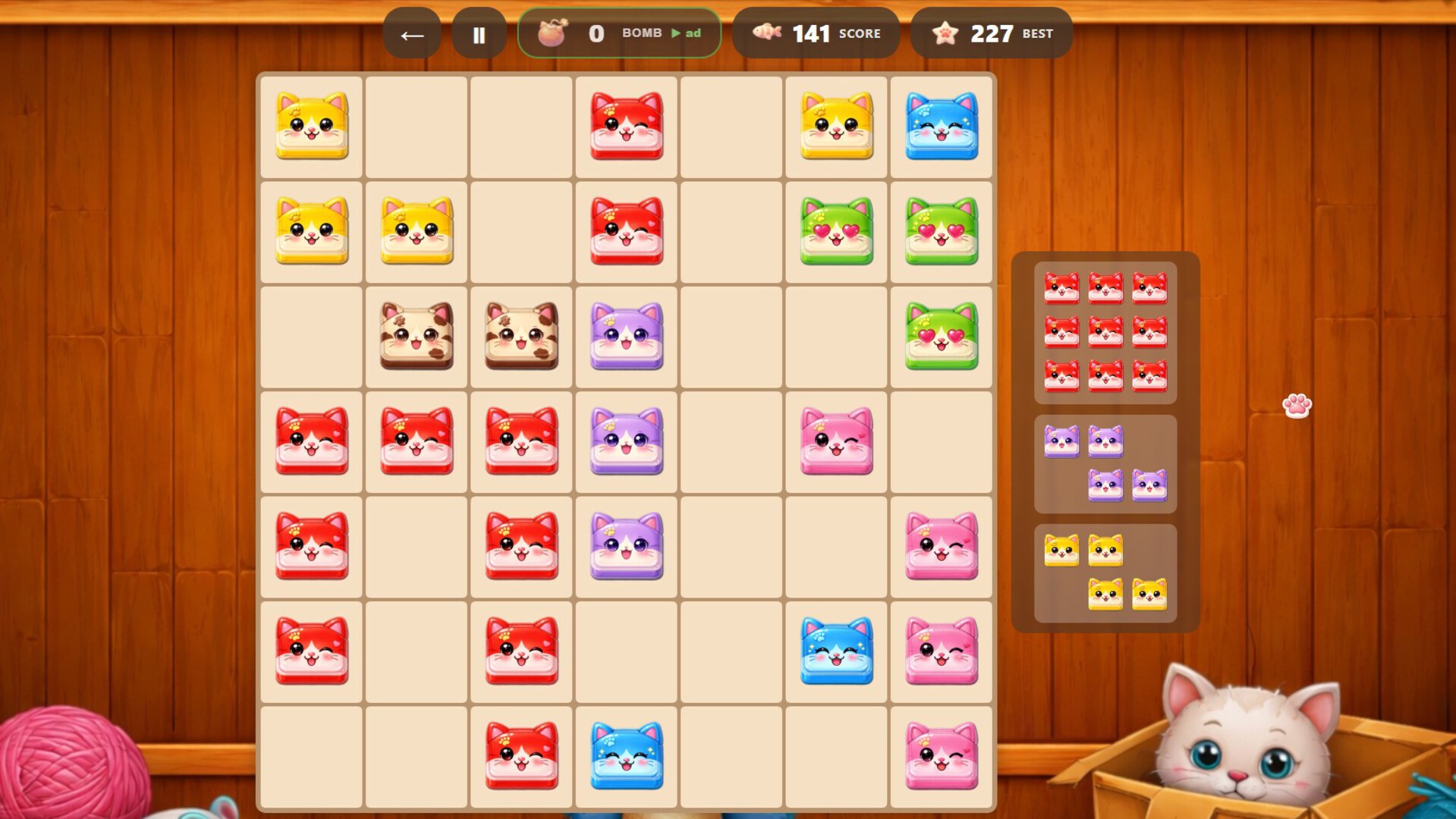The height and width of the screenshot is (819, 1456).
Task: Select the red cat in the bottom-left board row
Action: click(311, 650)
